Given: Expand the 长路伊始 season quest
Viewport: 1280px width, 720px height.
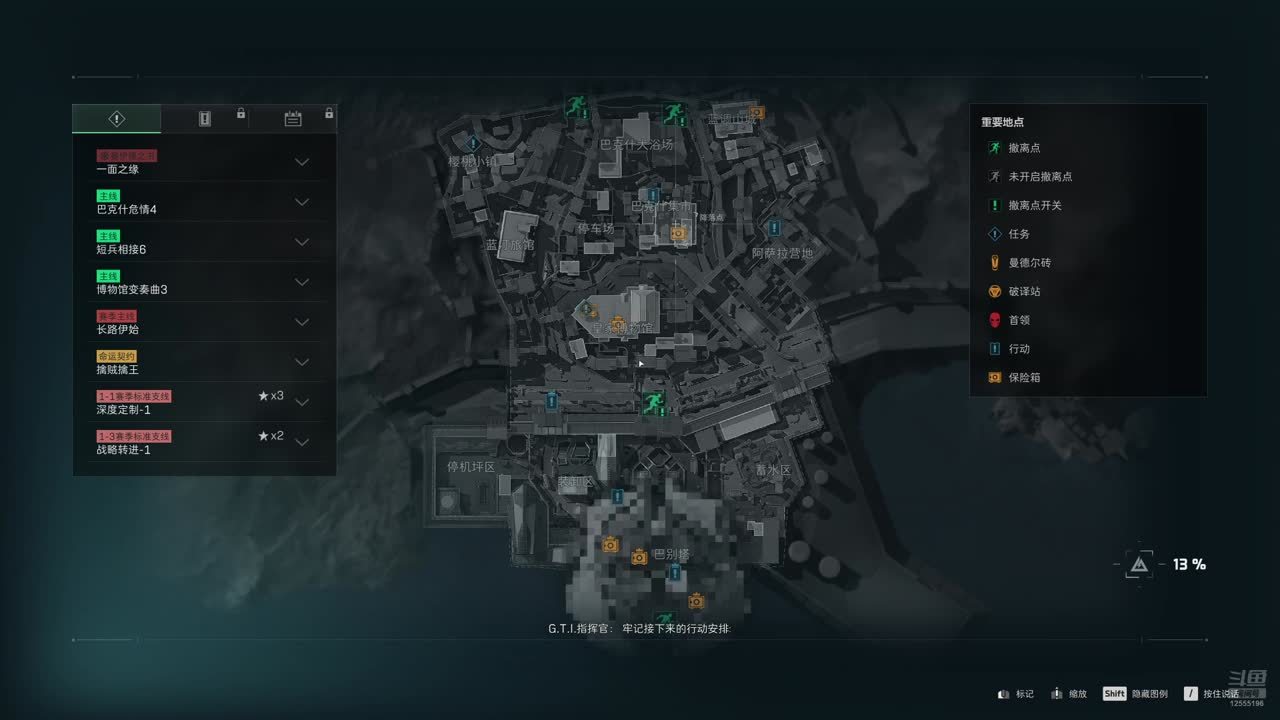Looking at the screenshot, I should pyautogui.click(x=301, y=322).
